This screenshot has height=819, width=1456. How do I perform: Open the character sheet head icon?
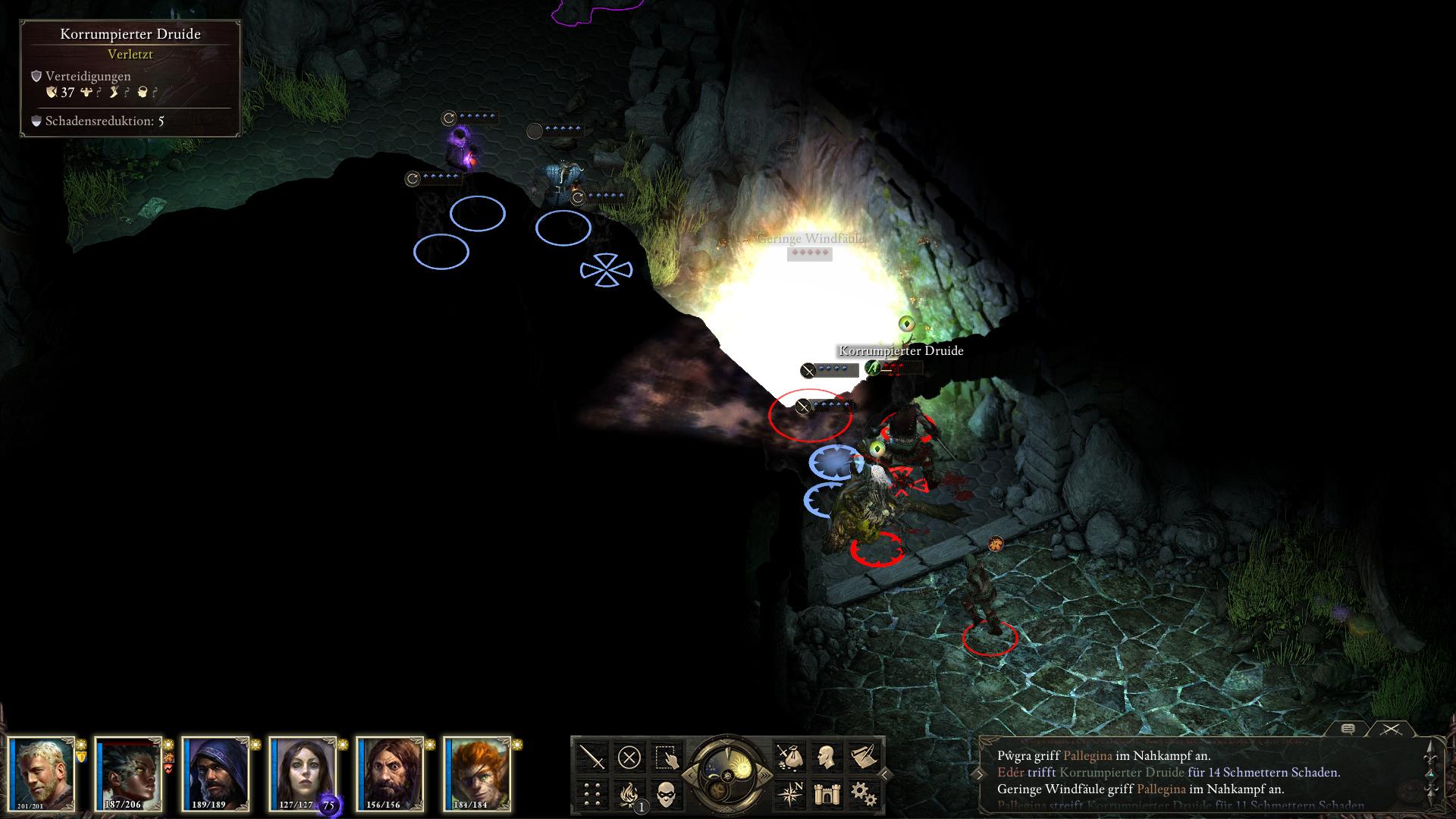click(826, 757)
